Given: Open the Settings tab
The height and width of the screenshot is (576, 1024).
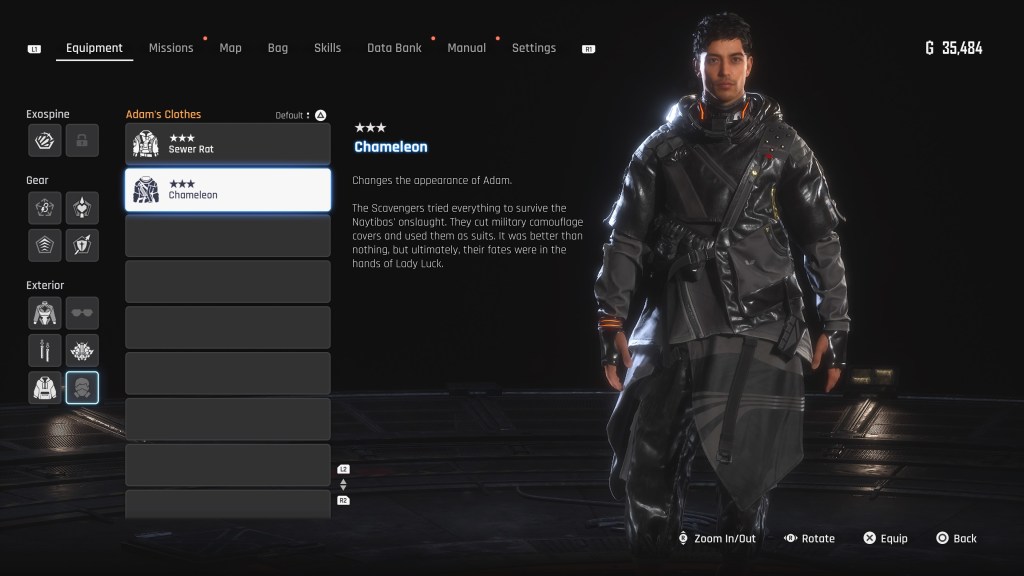Looking at the screenshot, I should click(533, 48).
